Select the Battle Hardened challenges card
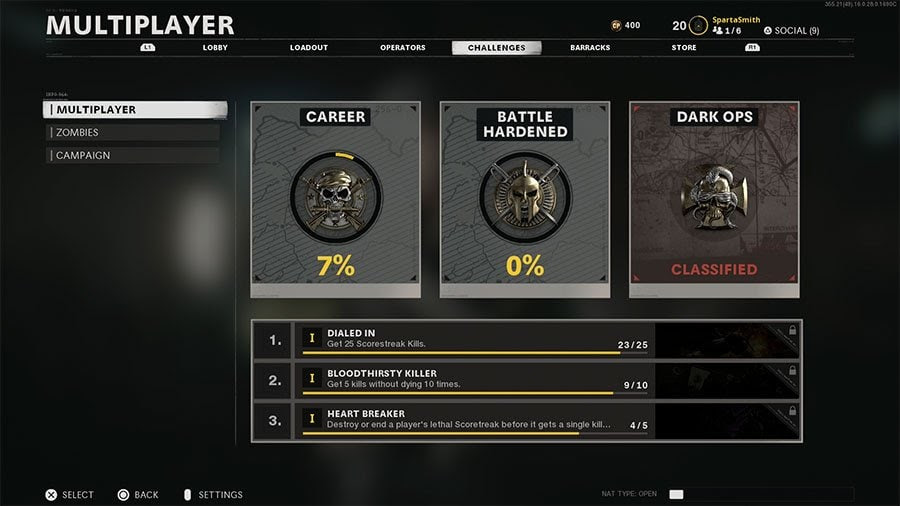 (525, 199)
